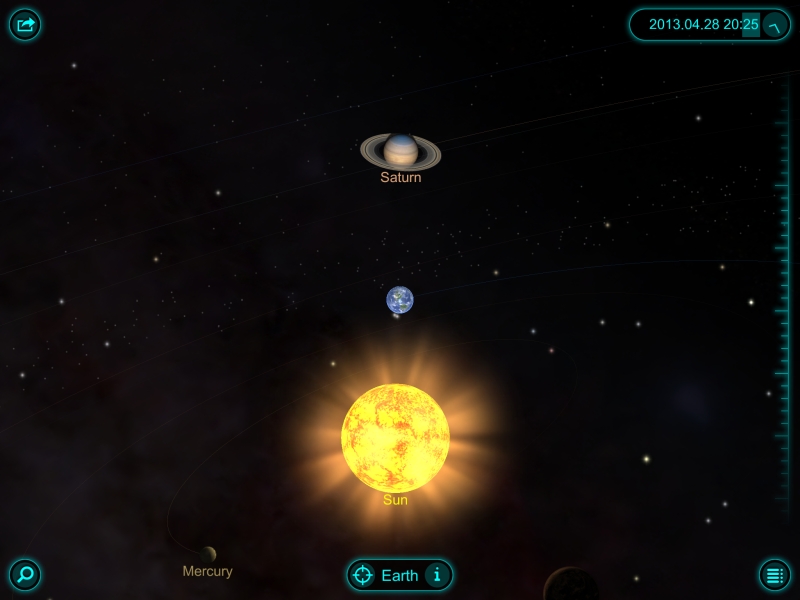Select the Saturn label
Image resolution: width=800 pixels, height=600 pixels.
[x=401, y=178]
